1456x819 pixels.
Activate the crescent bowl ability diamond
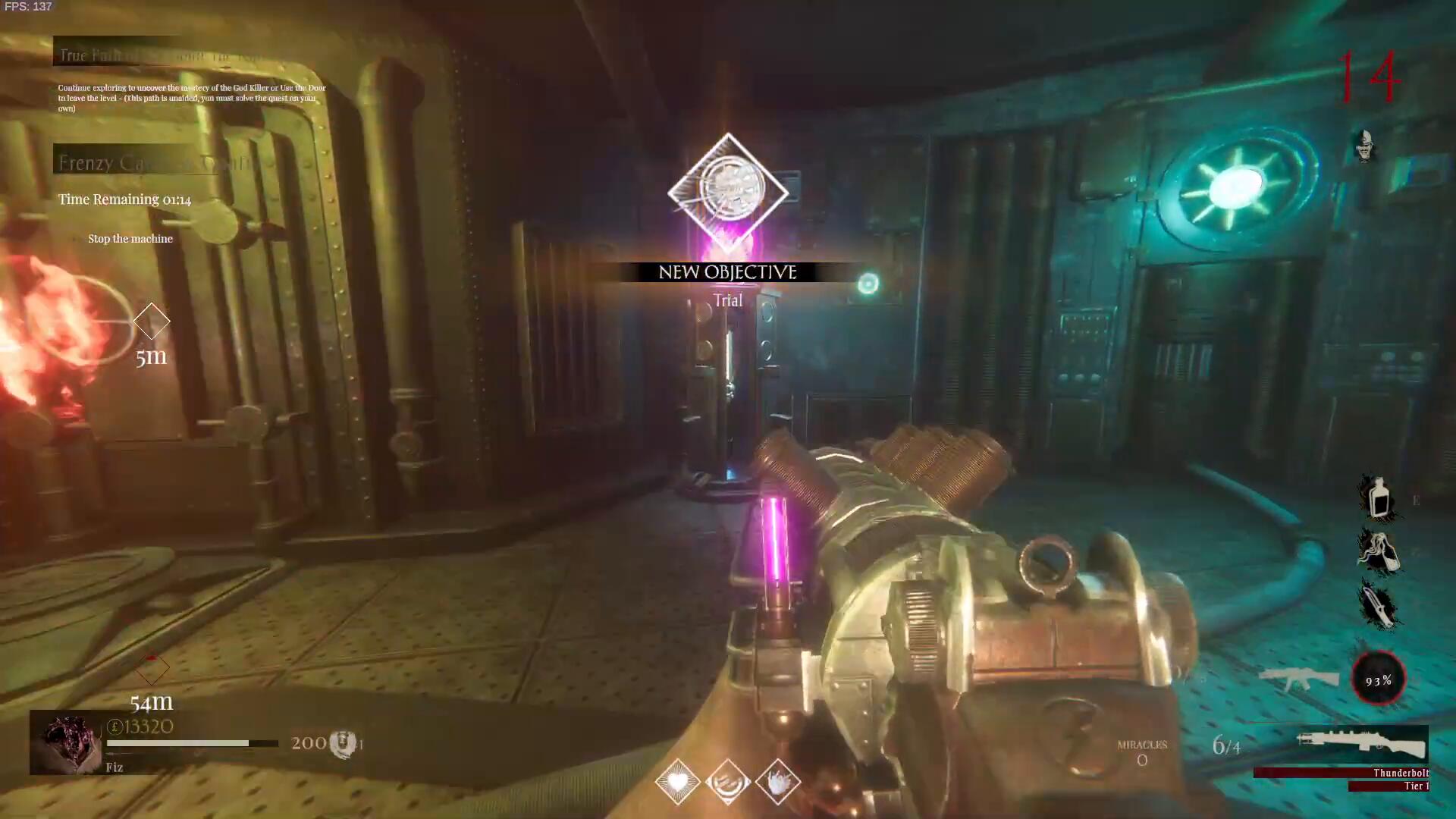pos(728,781)
